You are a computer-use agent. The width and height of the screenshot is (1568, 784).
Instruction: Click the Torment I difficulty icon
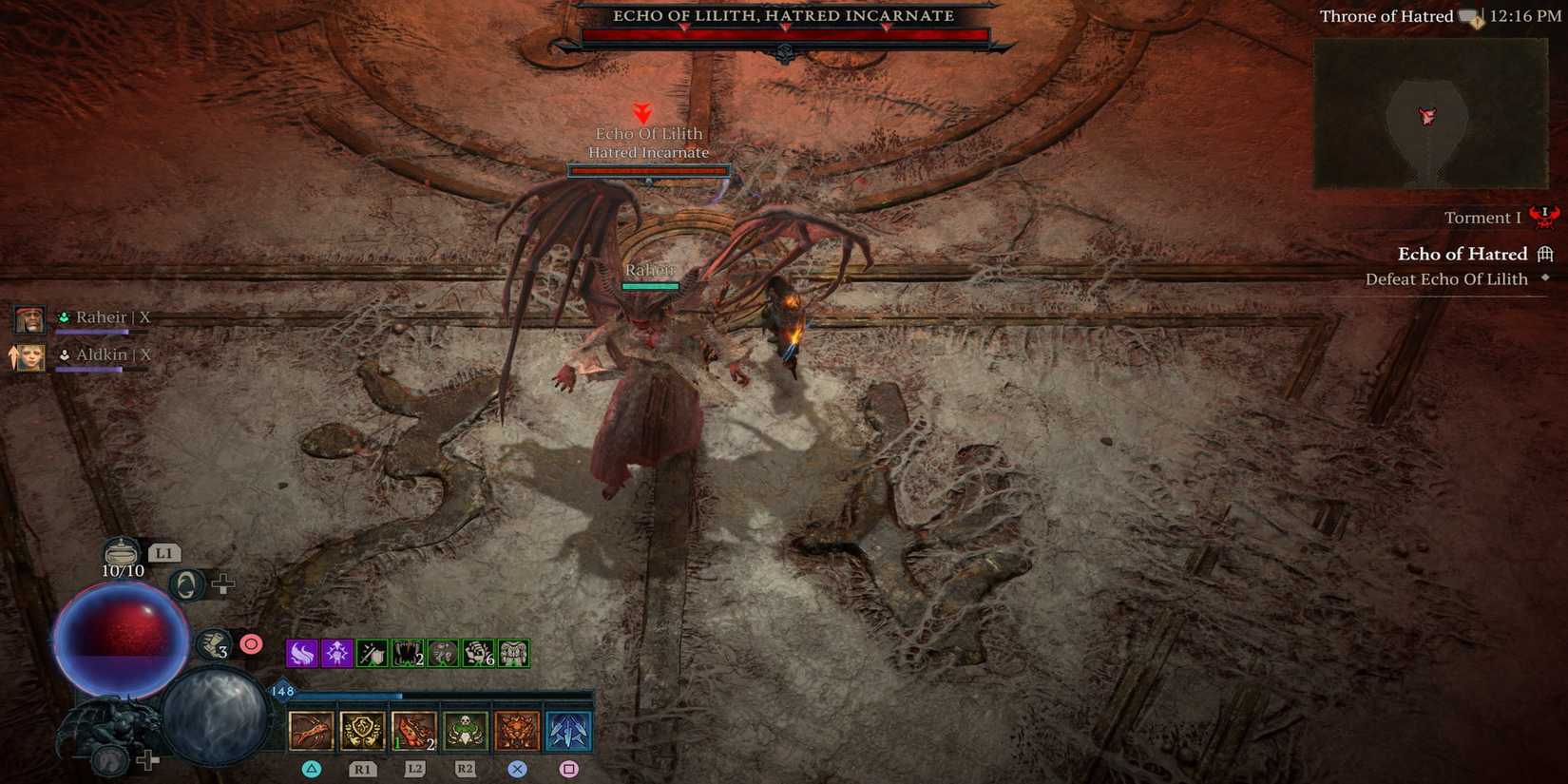[1543, 217]
